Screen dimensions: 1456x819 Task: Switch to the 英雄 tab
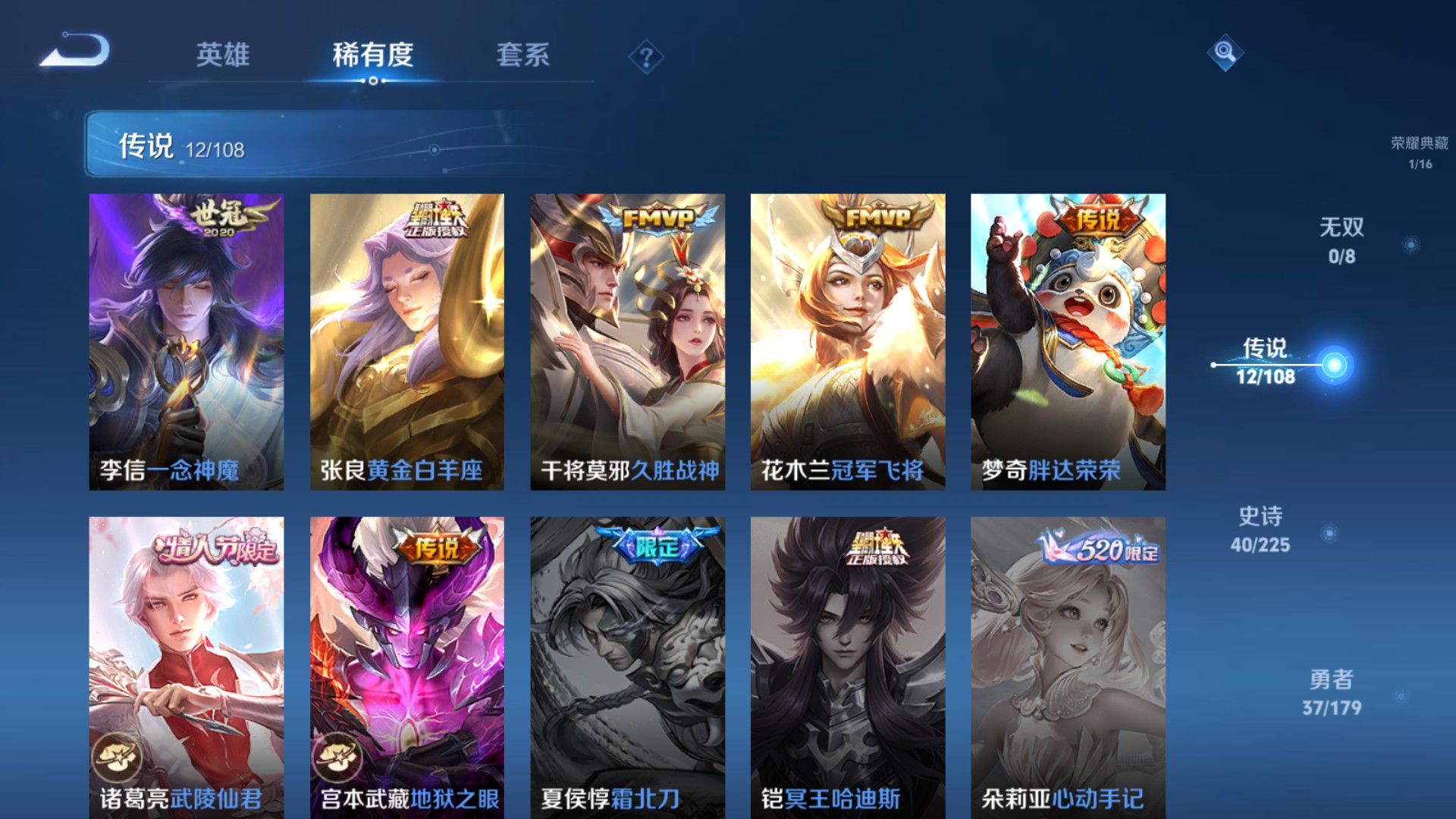(x=226, y=55)
